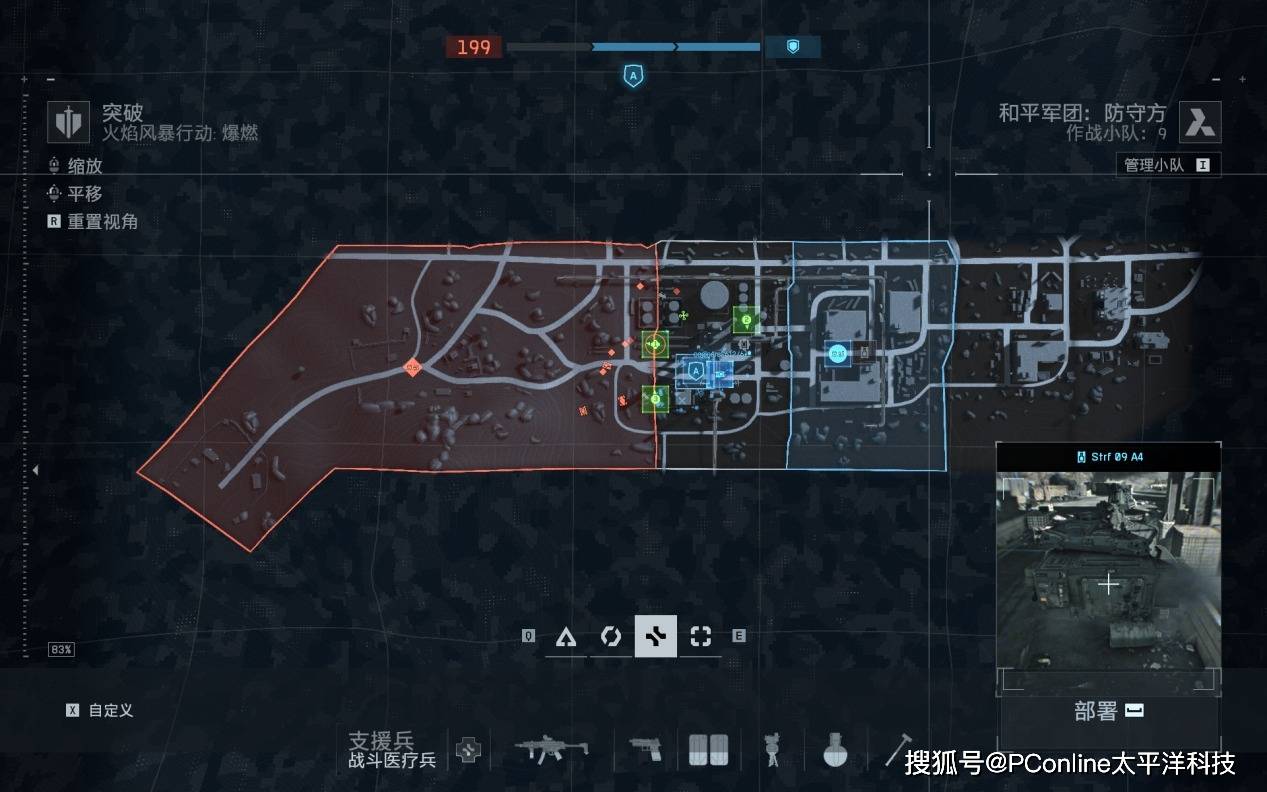Image resolution: width=1267 pixels, height=792 pixels.
Task: Choose the Recon class crosshair tab
Action: [700, 636]
